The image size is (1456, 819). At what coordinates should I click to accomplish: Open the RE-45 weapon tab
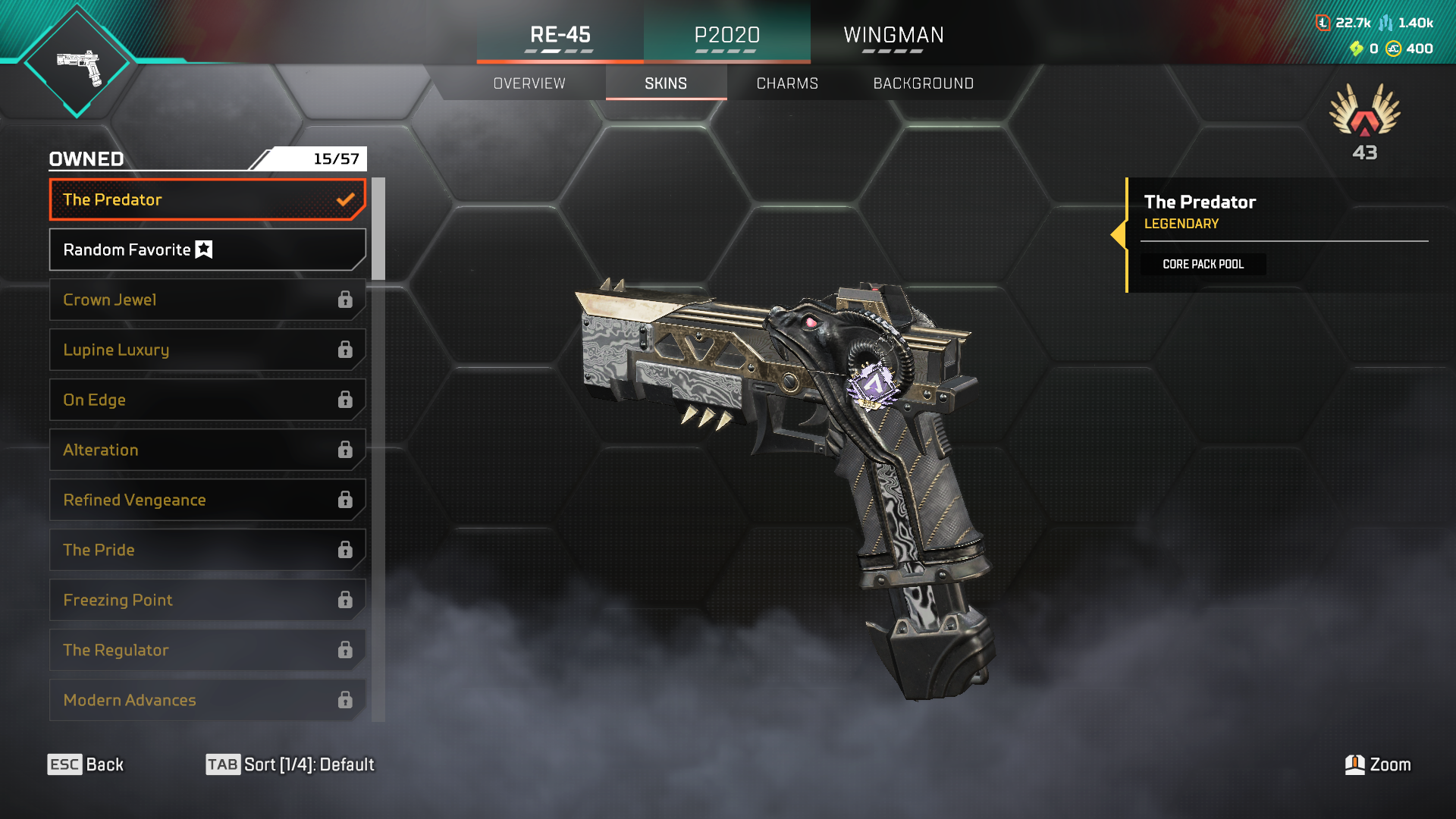[560, 35]
